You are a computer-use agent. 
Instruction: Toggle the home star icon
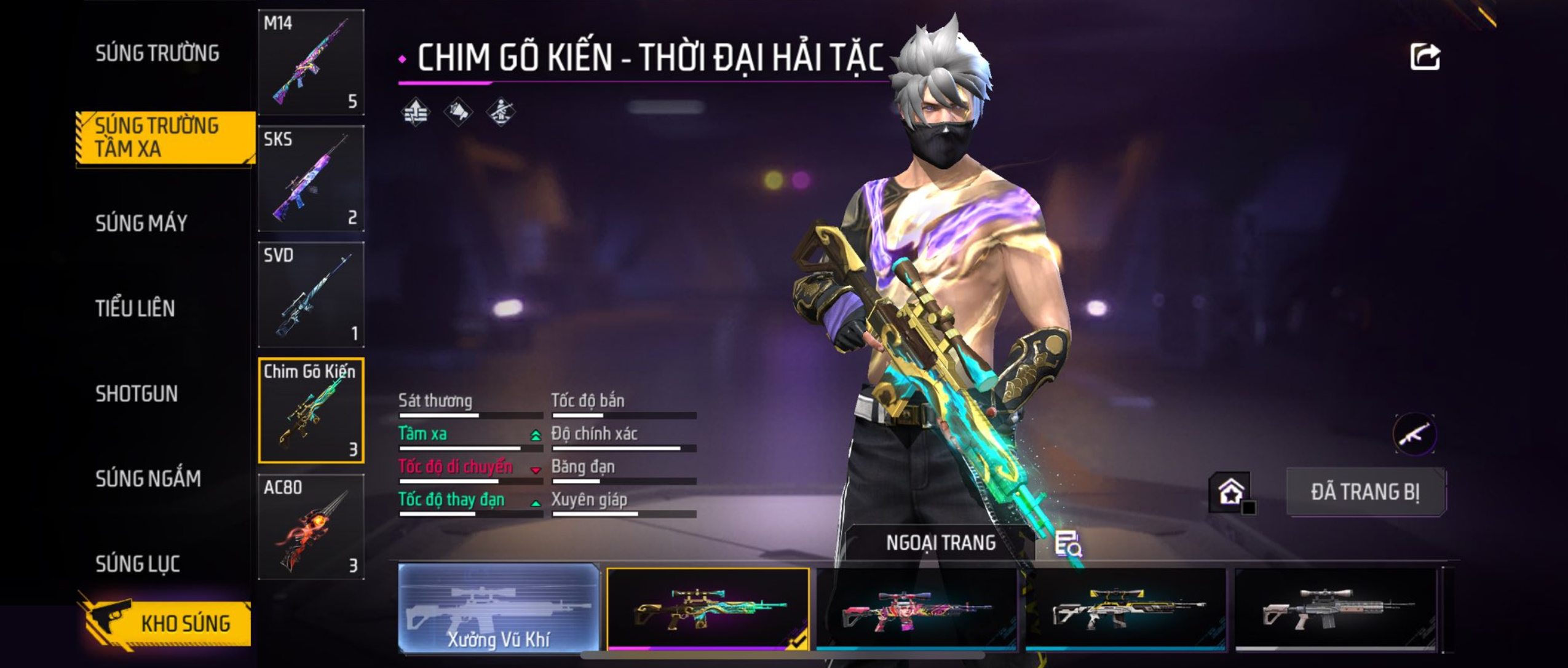(1230, 492)
